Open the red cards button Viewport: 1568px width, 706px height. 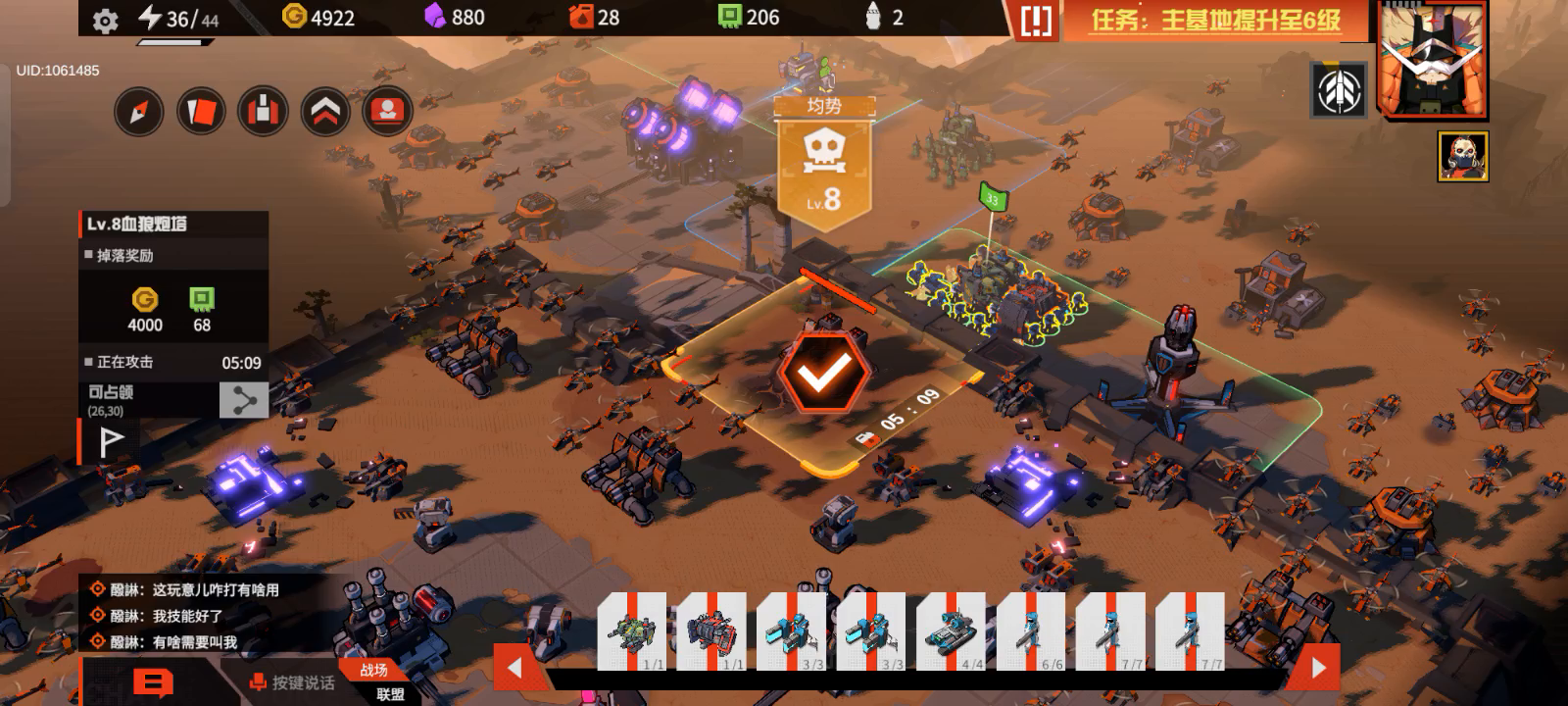[x=201, y=113]
